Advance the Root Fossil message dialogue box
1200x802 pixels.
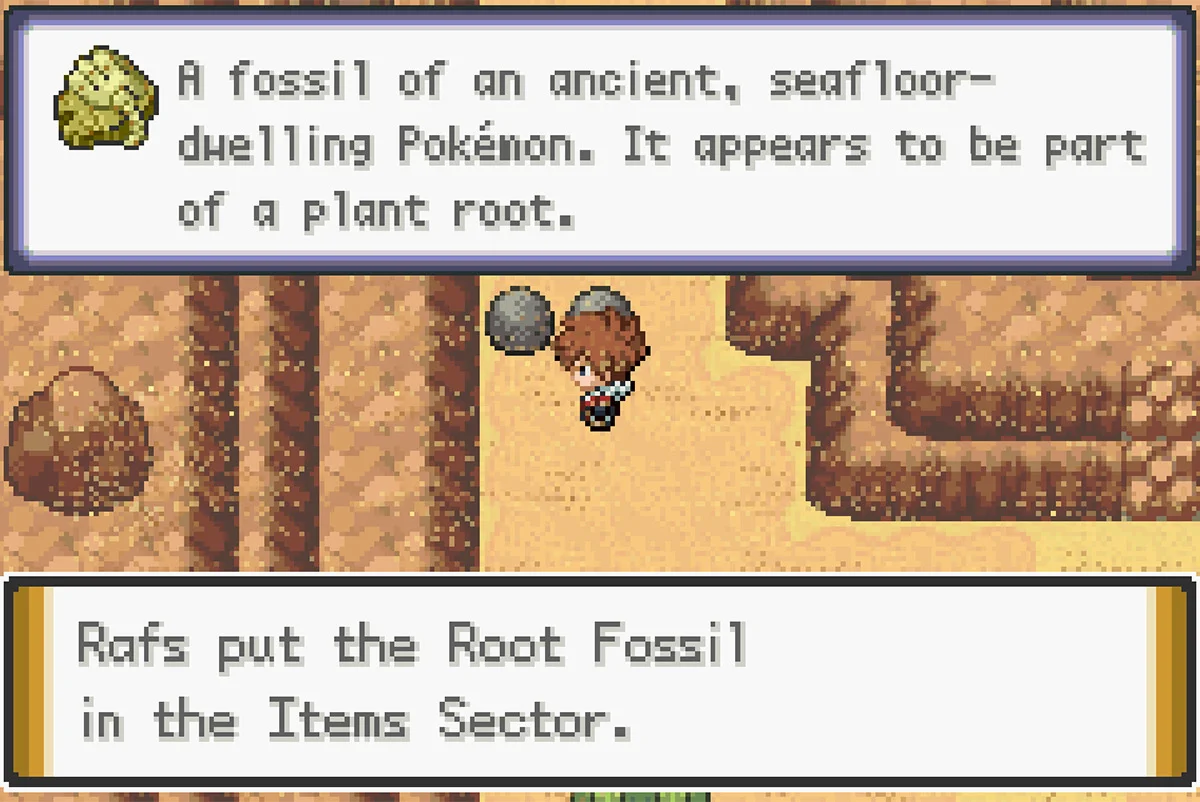[600, 682]
